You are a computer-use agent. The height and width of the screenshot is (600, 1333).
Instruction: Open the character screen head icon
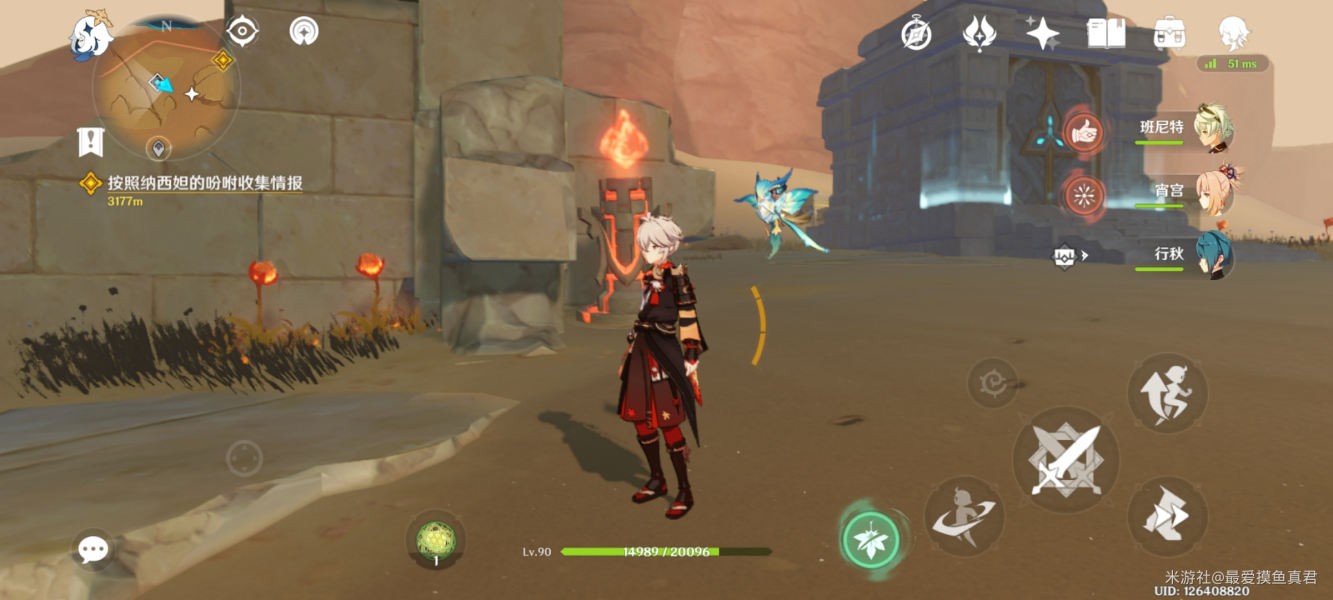[1234, 34]
